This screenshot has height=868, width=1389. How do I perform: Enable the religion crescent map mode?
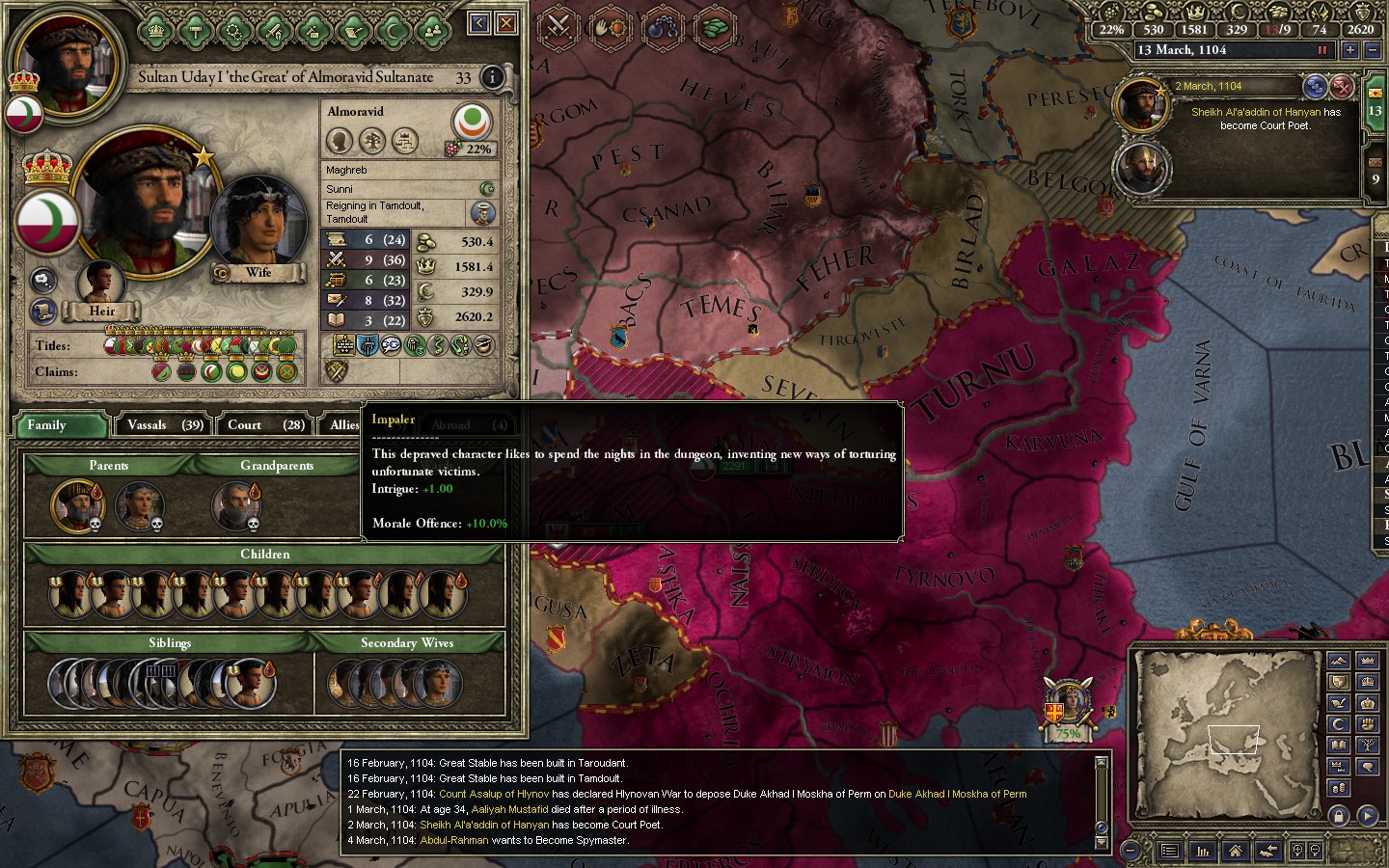(x=1338, y=723)
